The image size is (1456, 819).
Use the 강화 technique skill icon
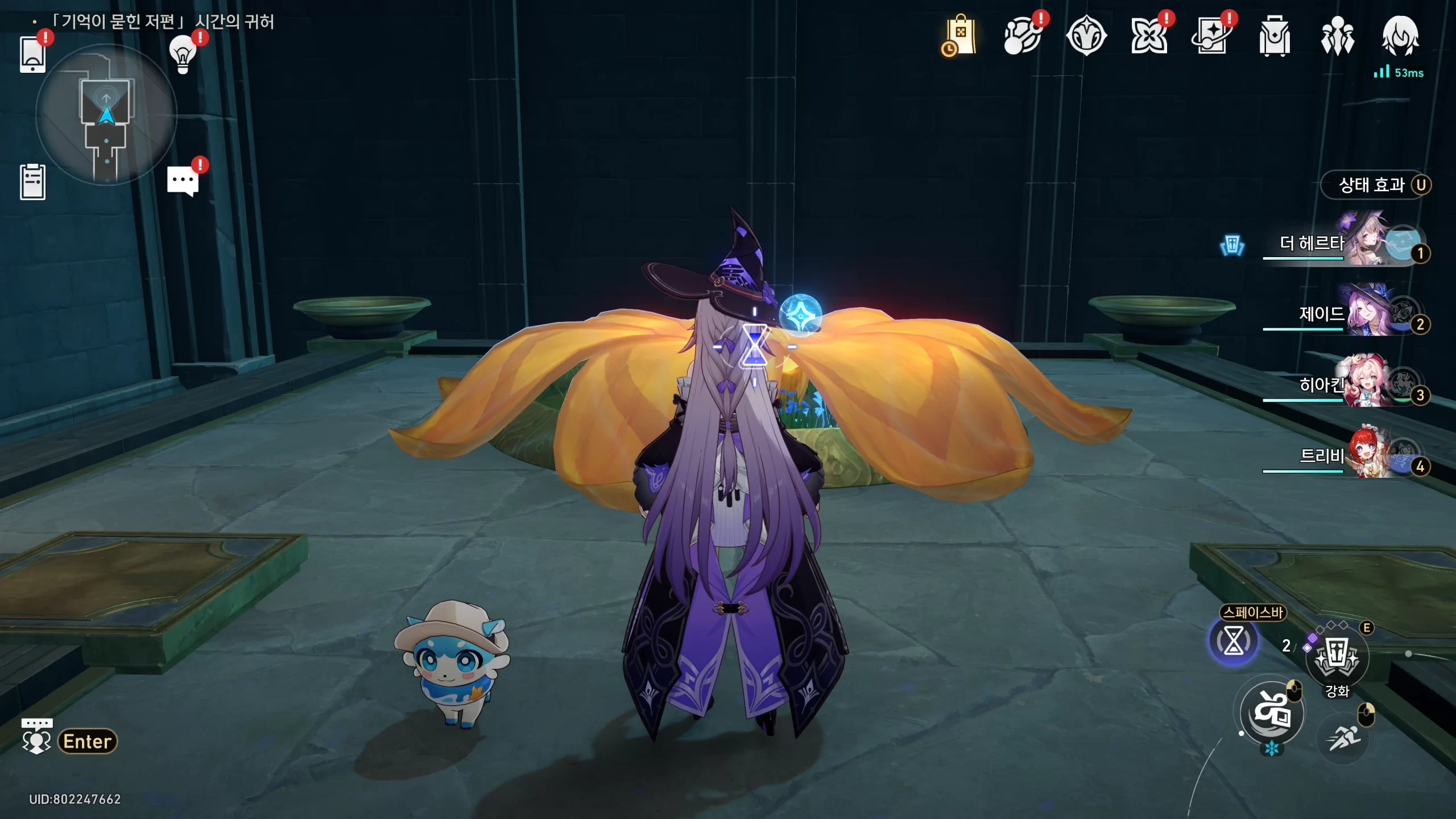pos(1337,657)
